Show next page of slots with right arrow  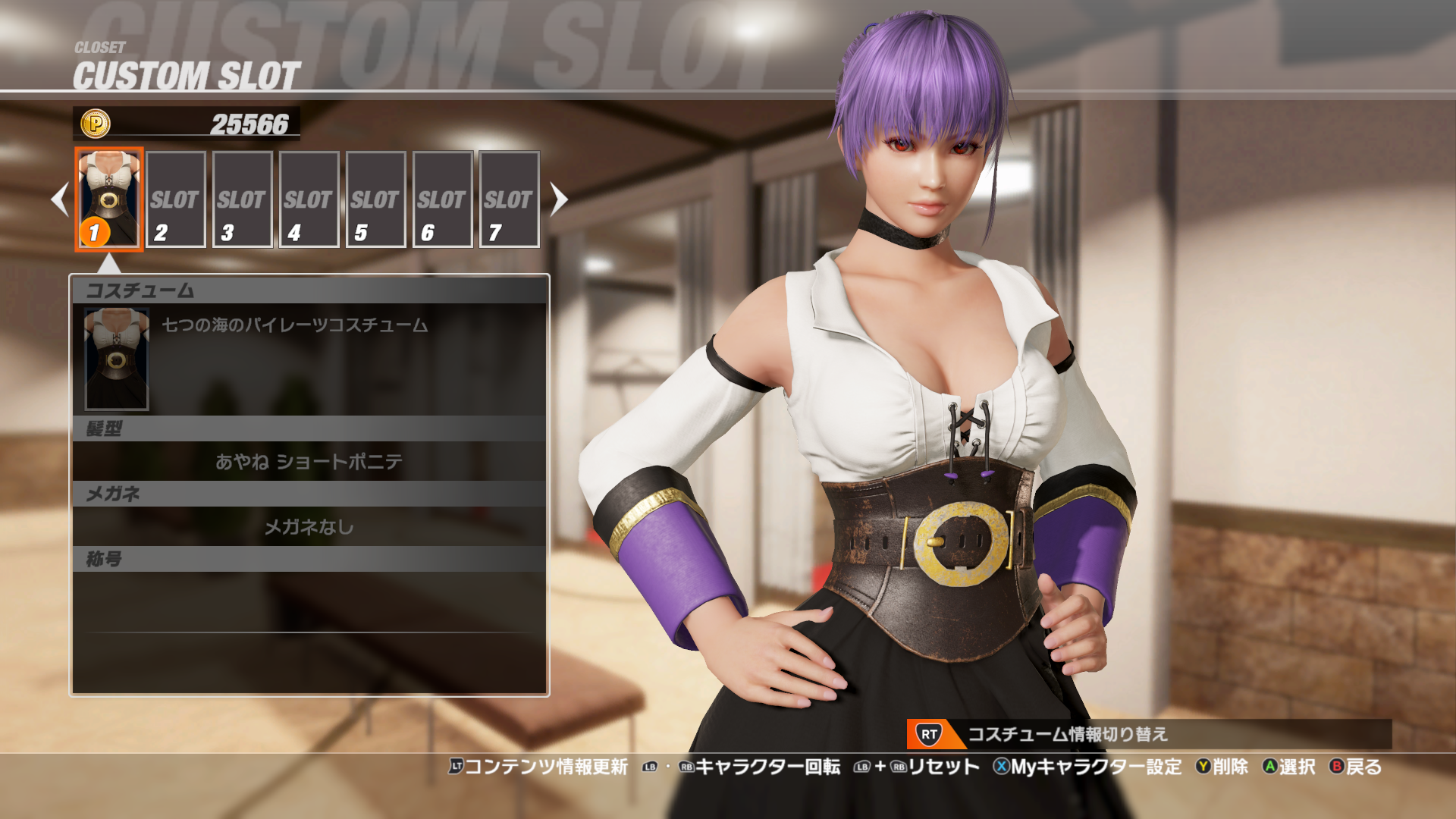coord(559,199)
